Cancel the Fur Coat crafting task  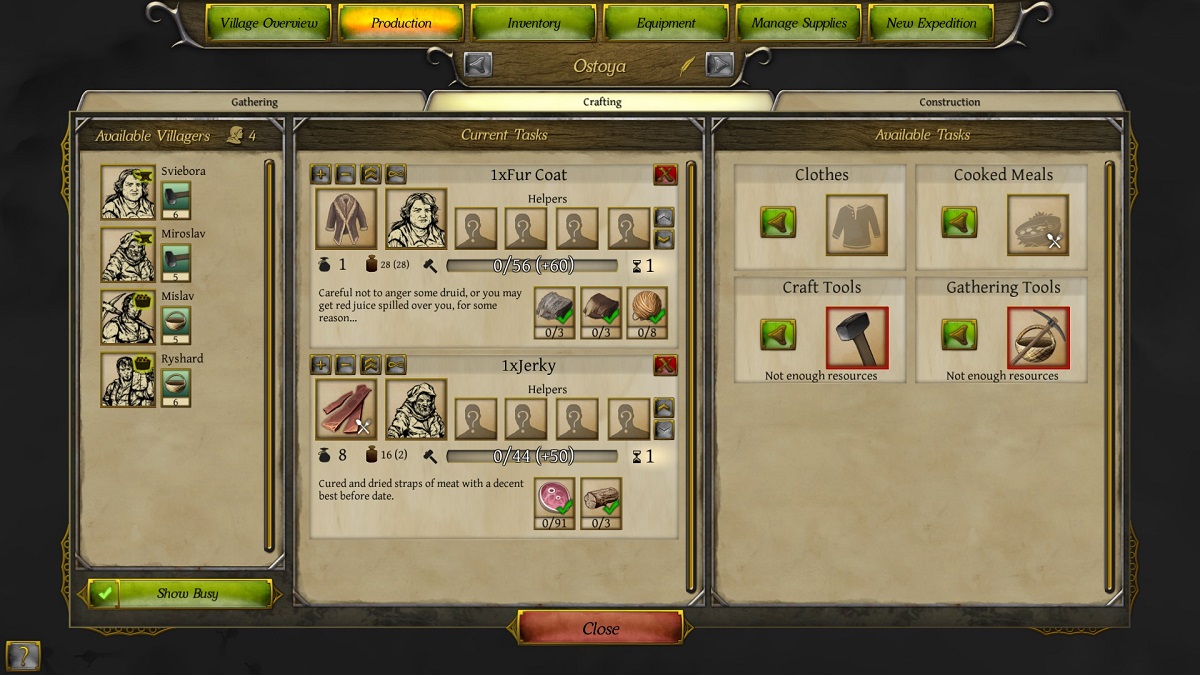[665, 175]
